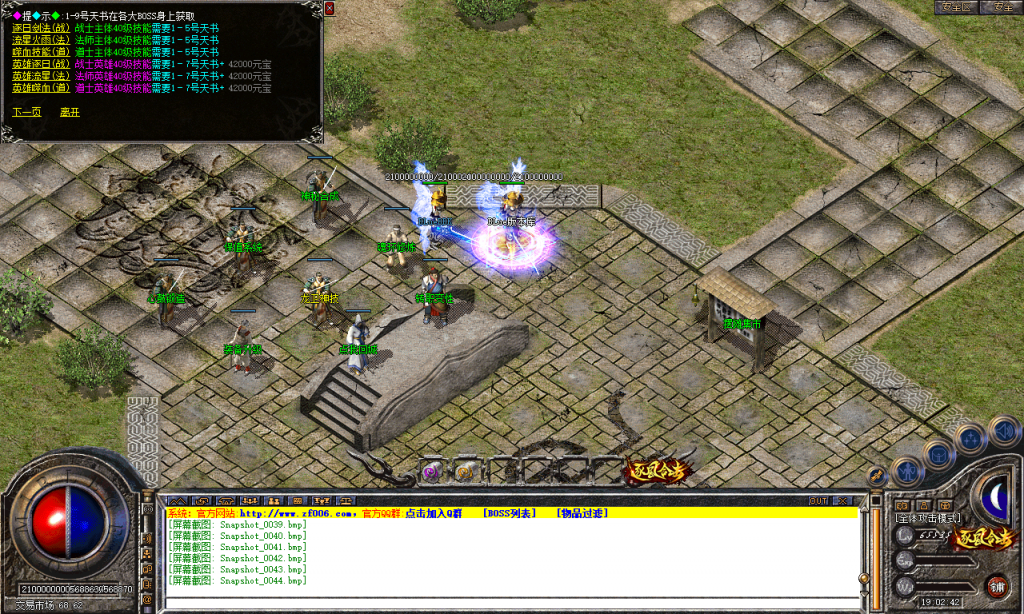Screen dimensions: 1024x614
Task: Open the character status round button
Action: point(907,470)
